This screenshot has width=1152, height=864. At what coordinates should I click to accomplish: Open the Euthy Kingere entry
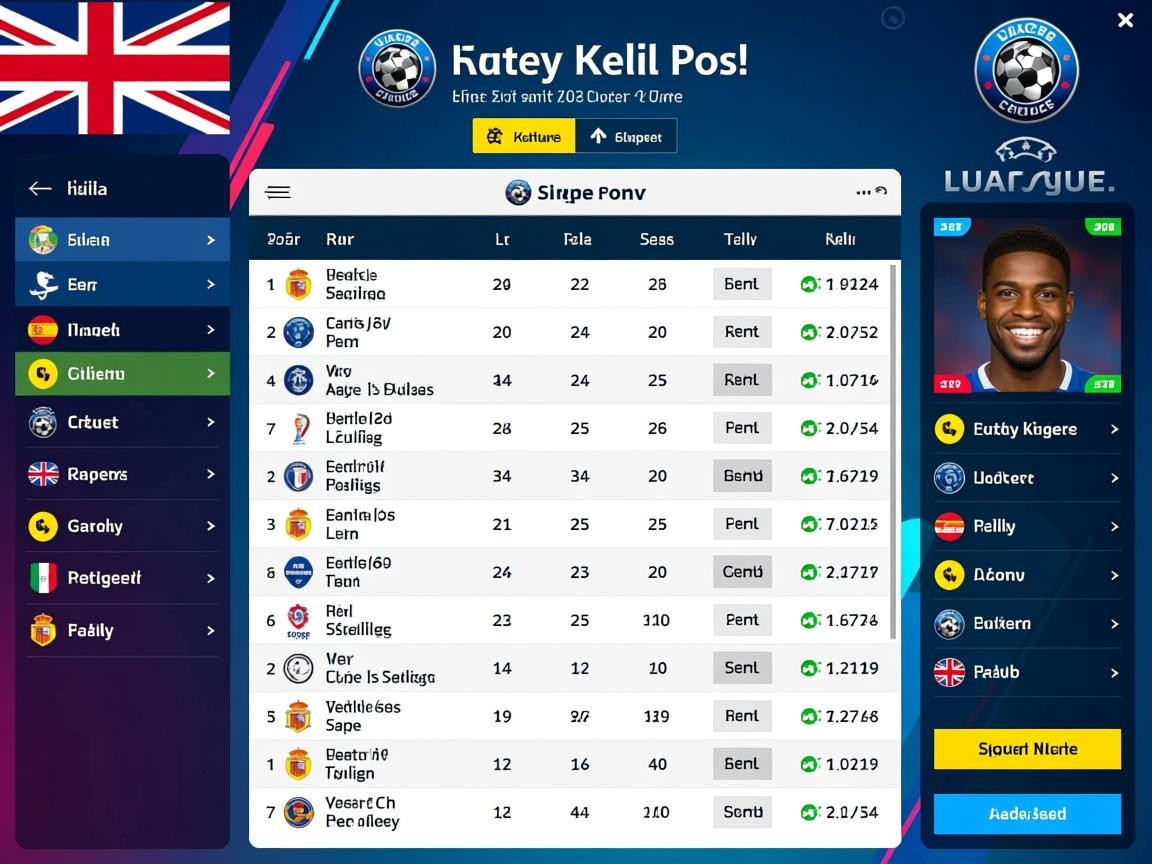tap(1027, 429)
